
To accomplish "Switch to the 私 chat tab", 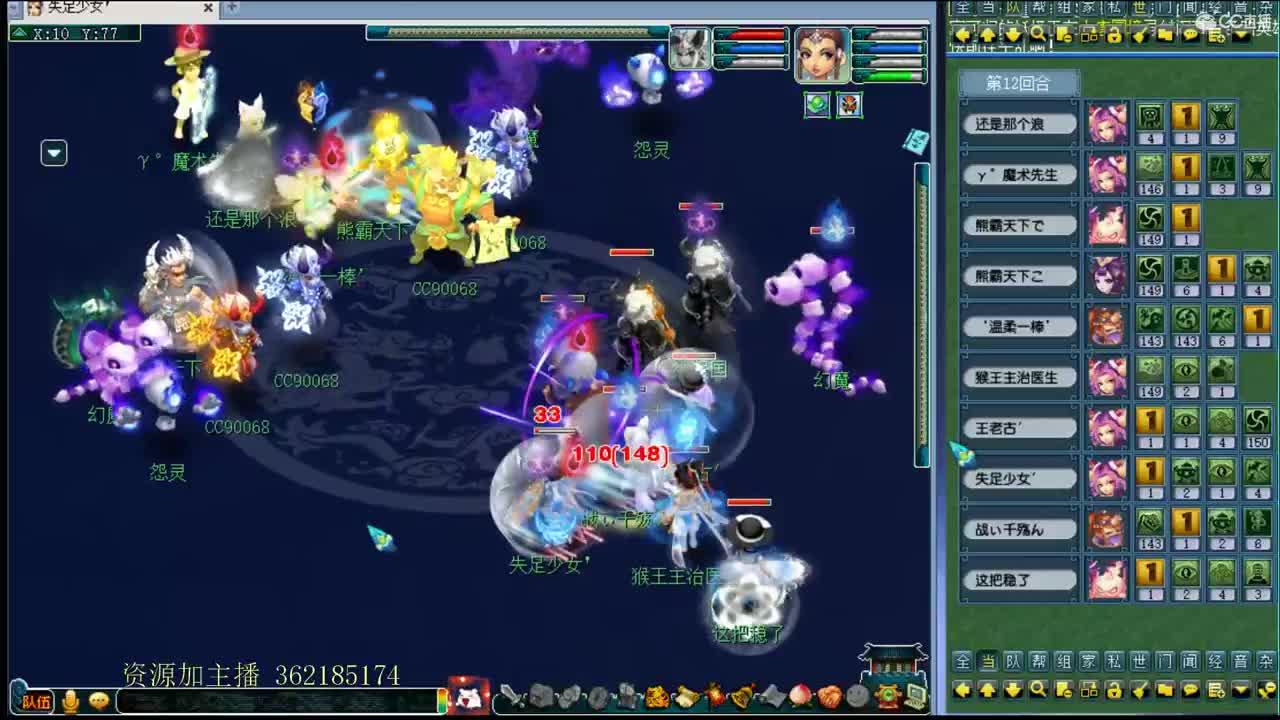I will [1114, 8].
